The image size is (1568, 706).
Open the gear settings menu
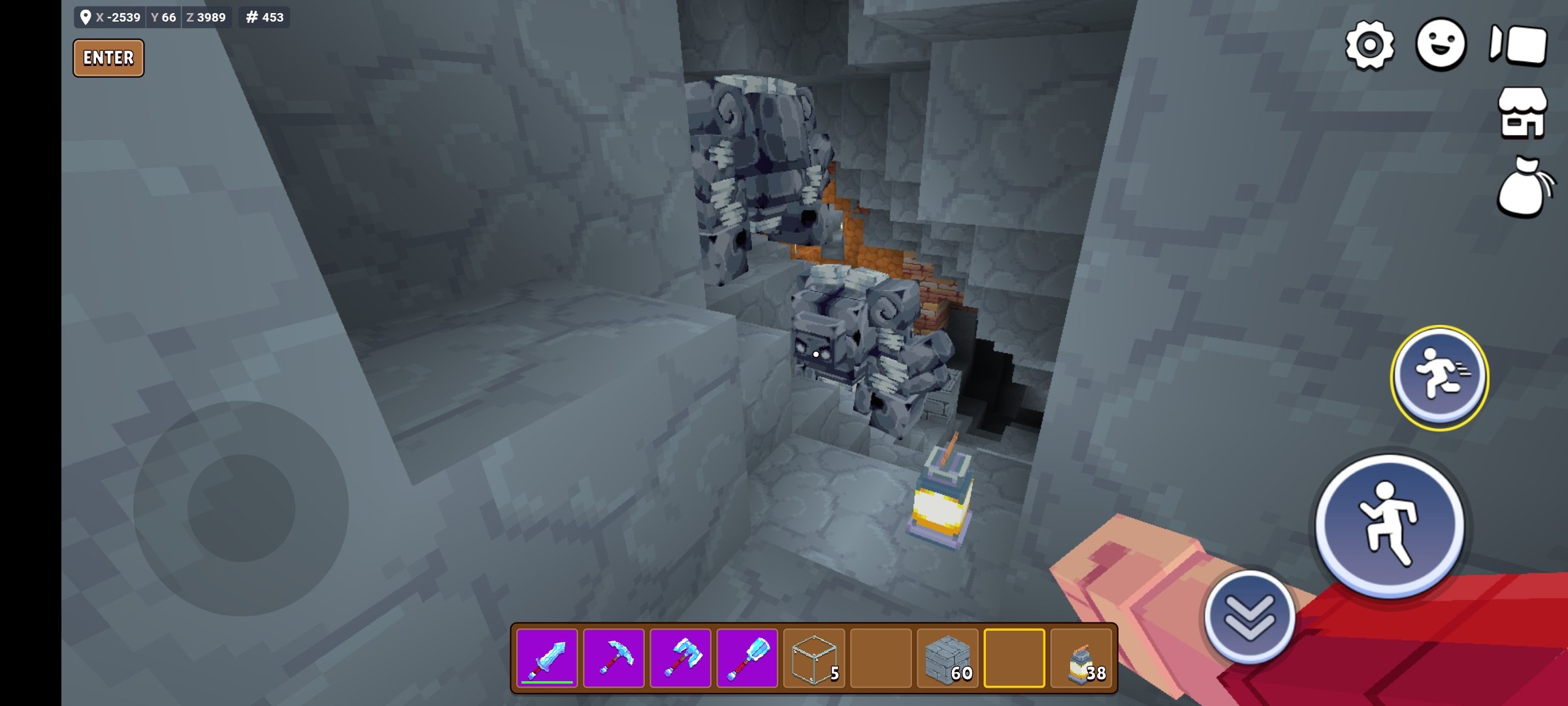click(x=1369, y=45)
